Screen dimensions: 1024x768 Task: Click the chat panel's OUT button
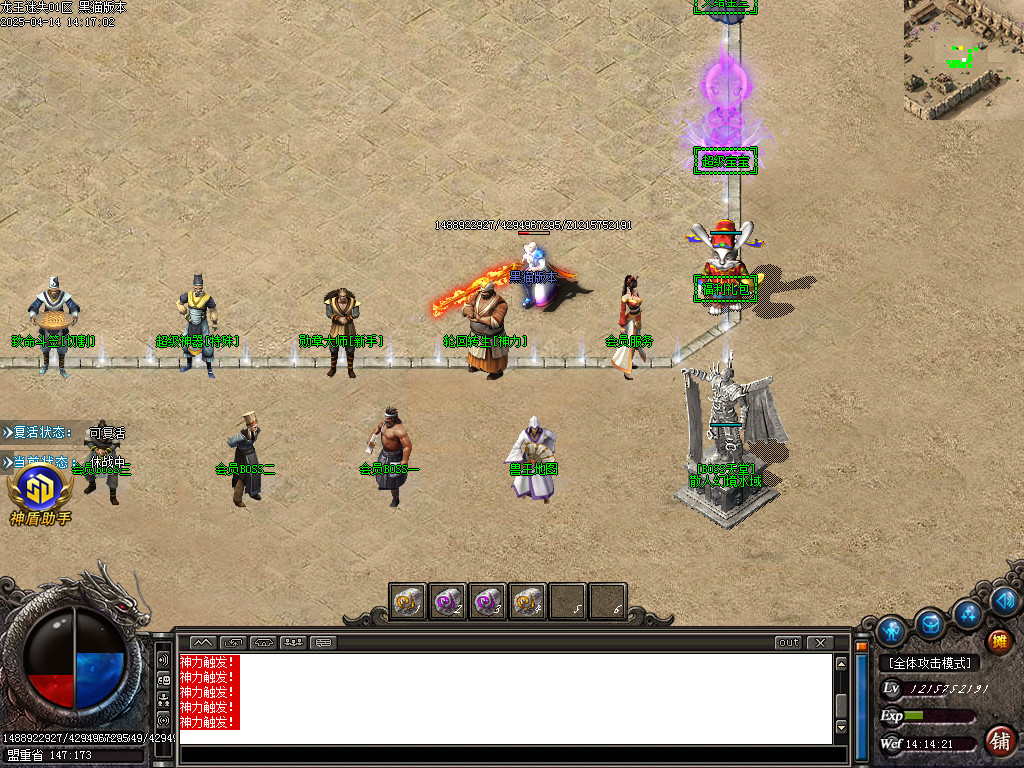789,643
